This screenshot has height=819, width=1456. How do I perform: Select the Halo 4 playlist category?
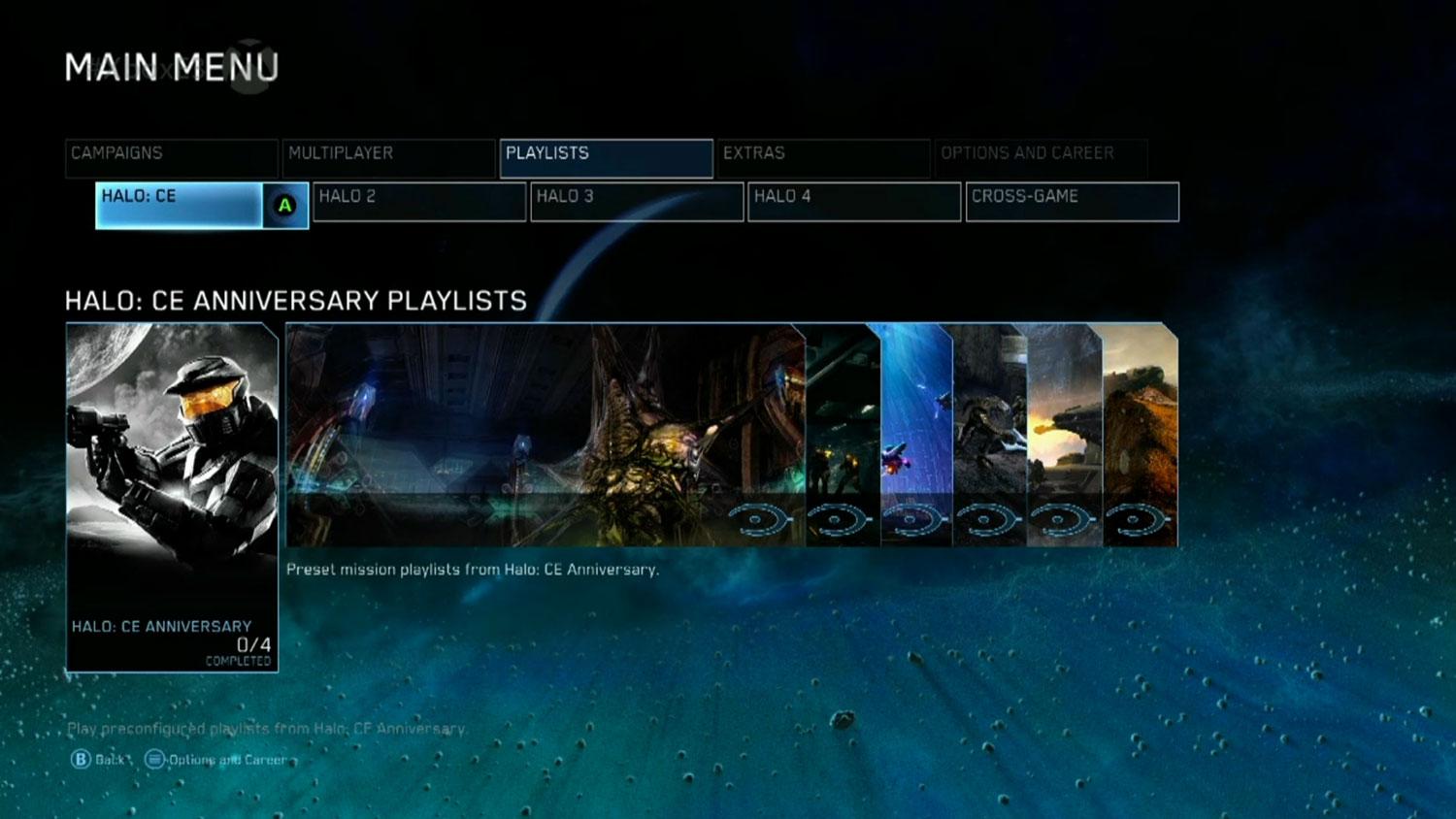tap(854, 202)
